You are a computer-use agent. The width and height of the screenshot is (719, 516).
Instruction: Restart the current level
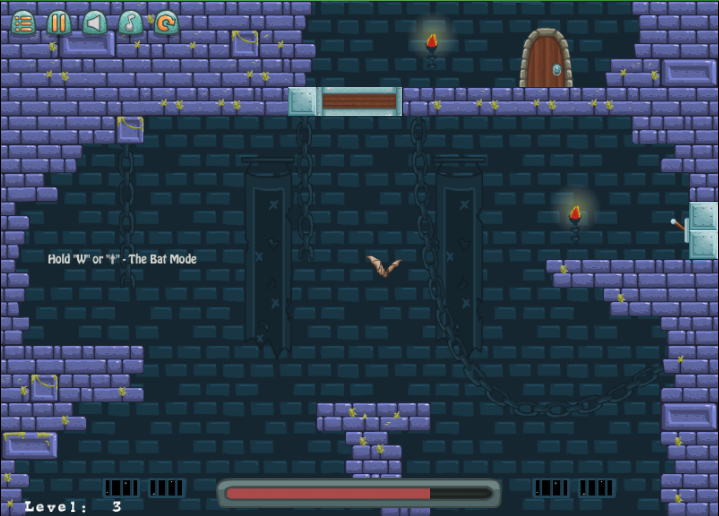[x=166, y=22]
